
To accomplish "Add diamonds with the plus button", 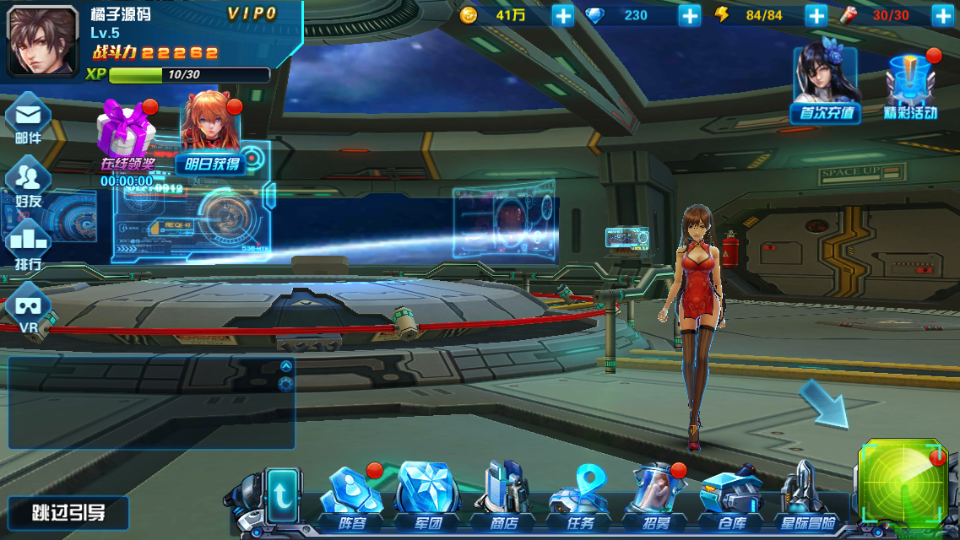I will tap(690, 15).
